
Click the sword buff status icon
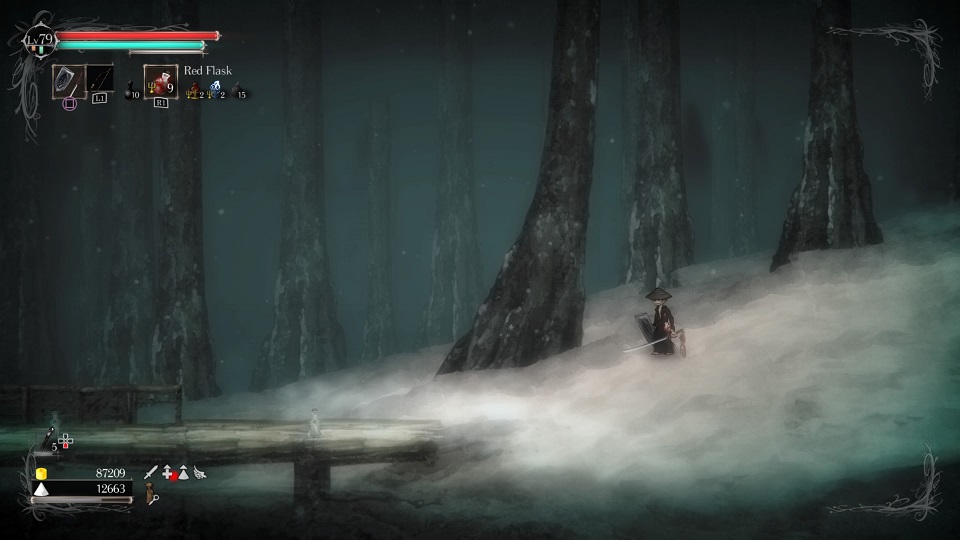[x=150, y=472]
